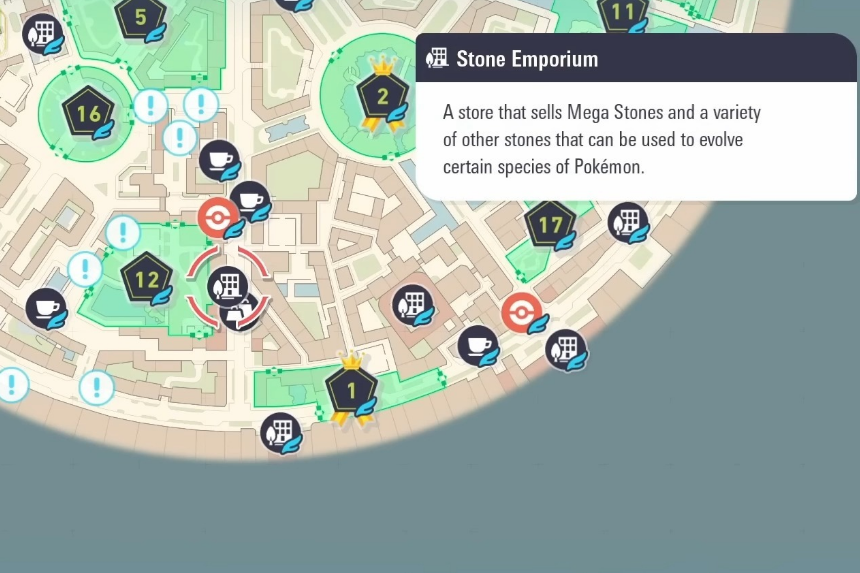
Task: Select the crowned Wild Zone 1 marker
Action: click(351, 391)
